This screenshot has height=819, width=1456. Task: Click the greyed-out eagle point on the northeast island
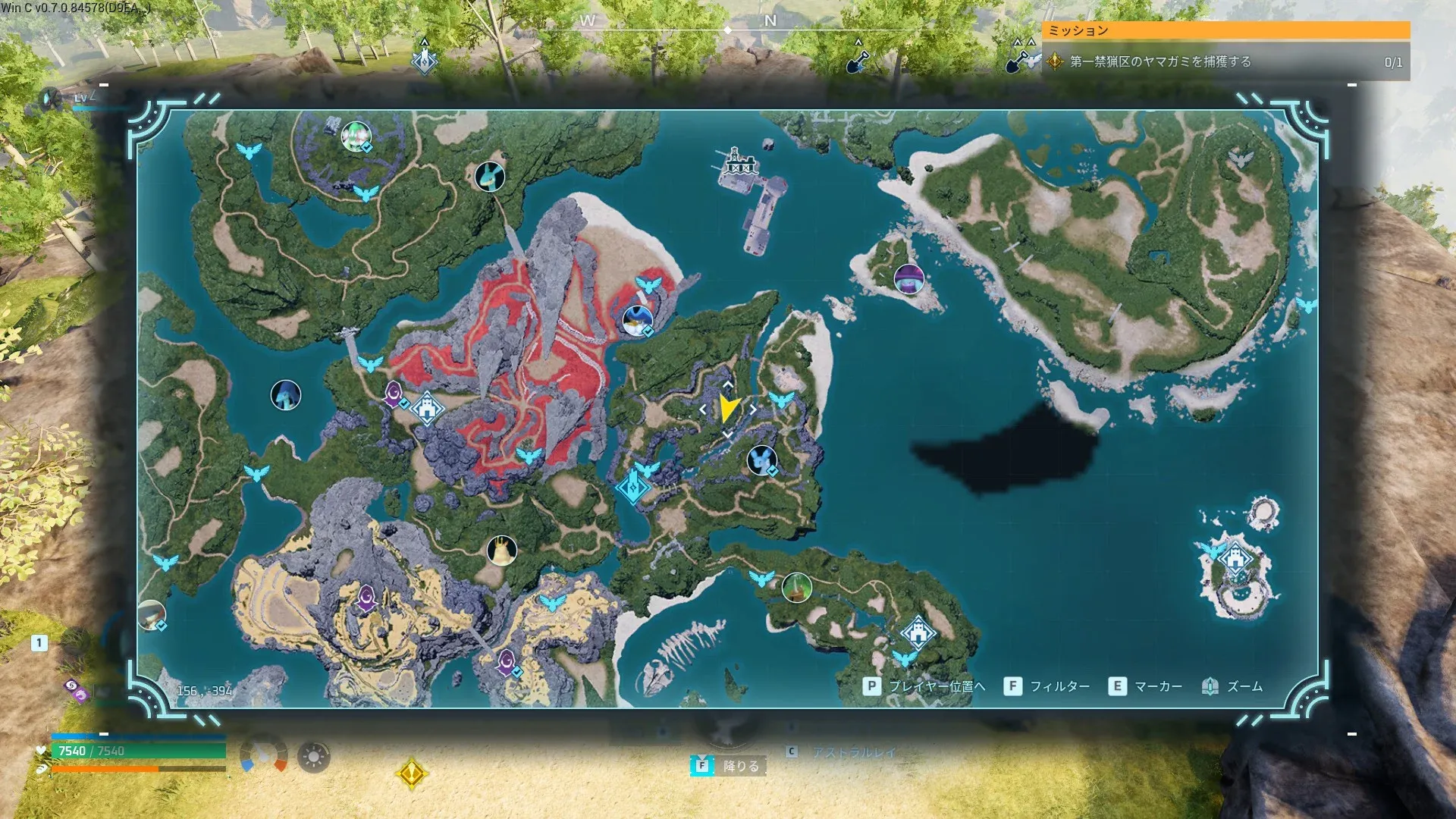(x=1241, y=159)
